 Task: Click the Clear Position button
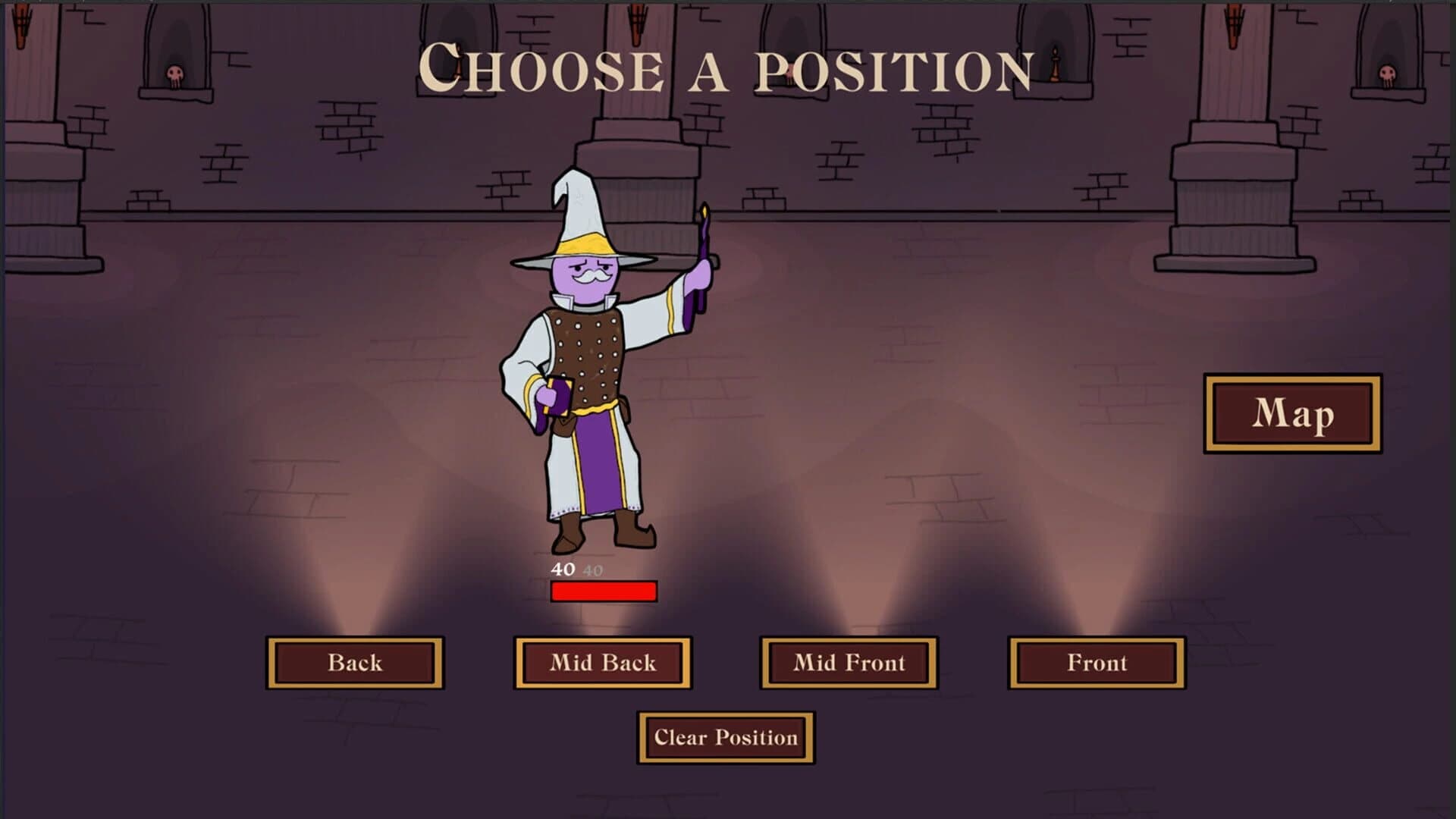pyautogui.click(x=726, y=736)
